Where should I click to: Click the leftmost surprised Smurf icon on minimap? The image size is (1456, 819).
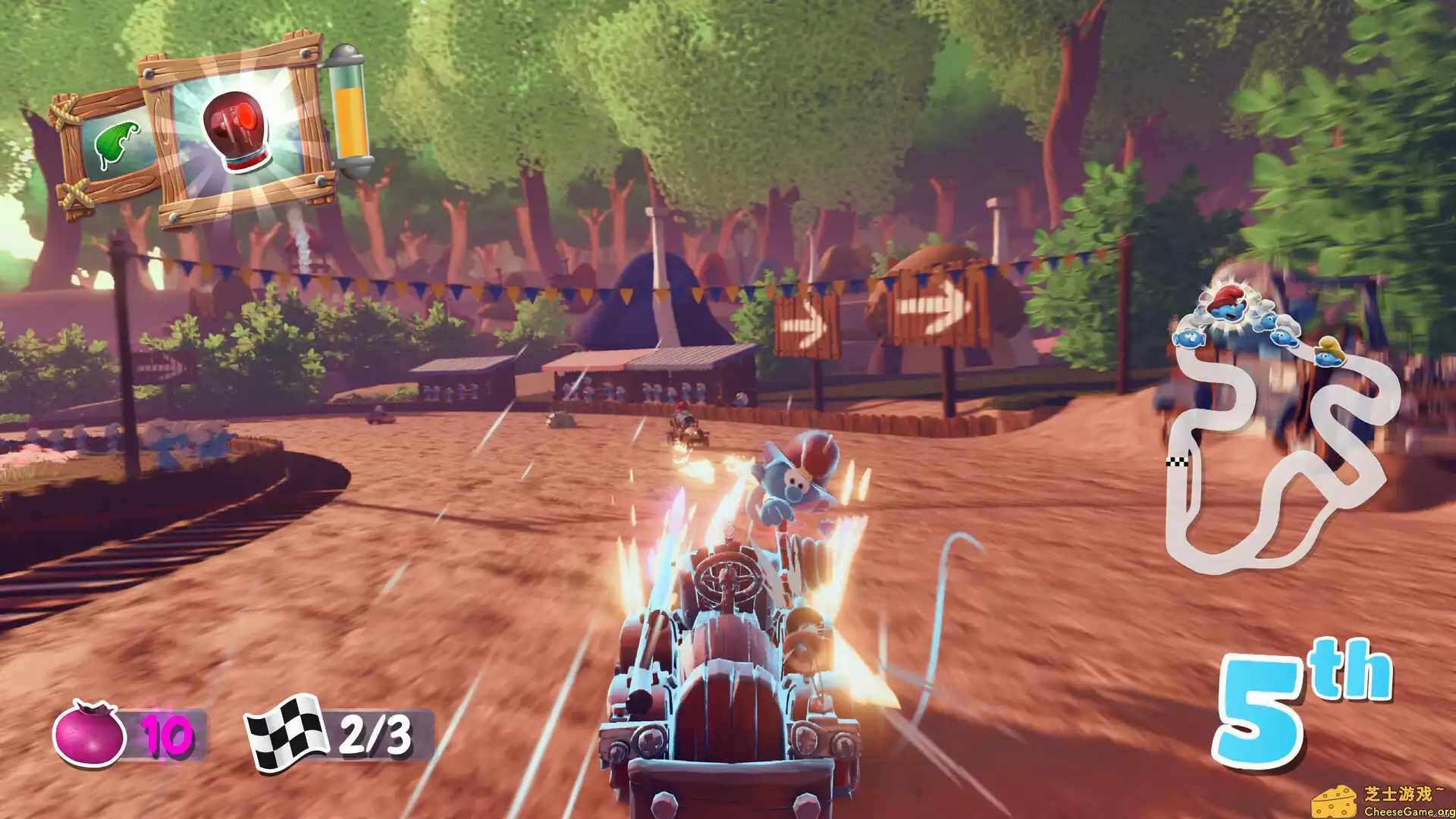1191,337
